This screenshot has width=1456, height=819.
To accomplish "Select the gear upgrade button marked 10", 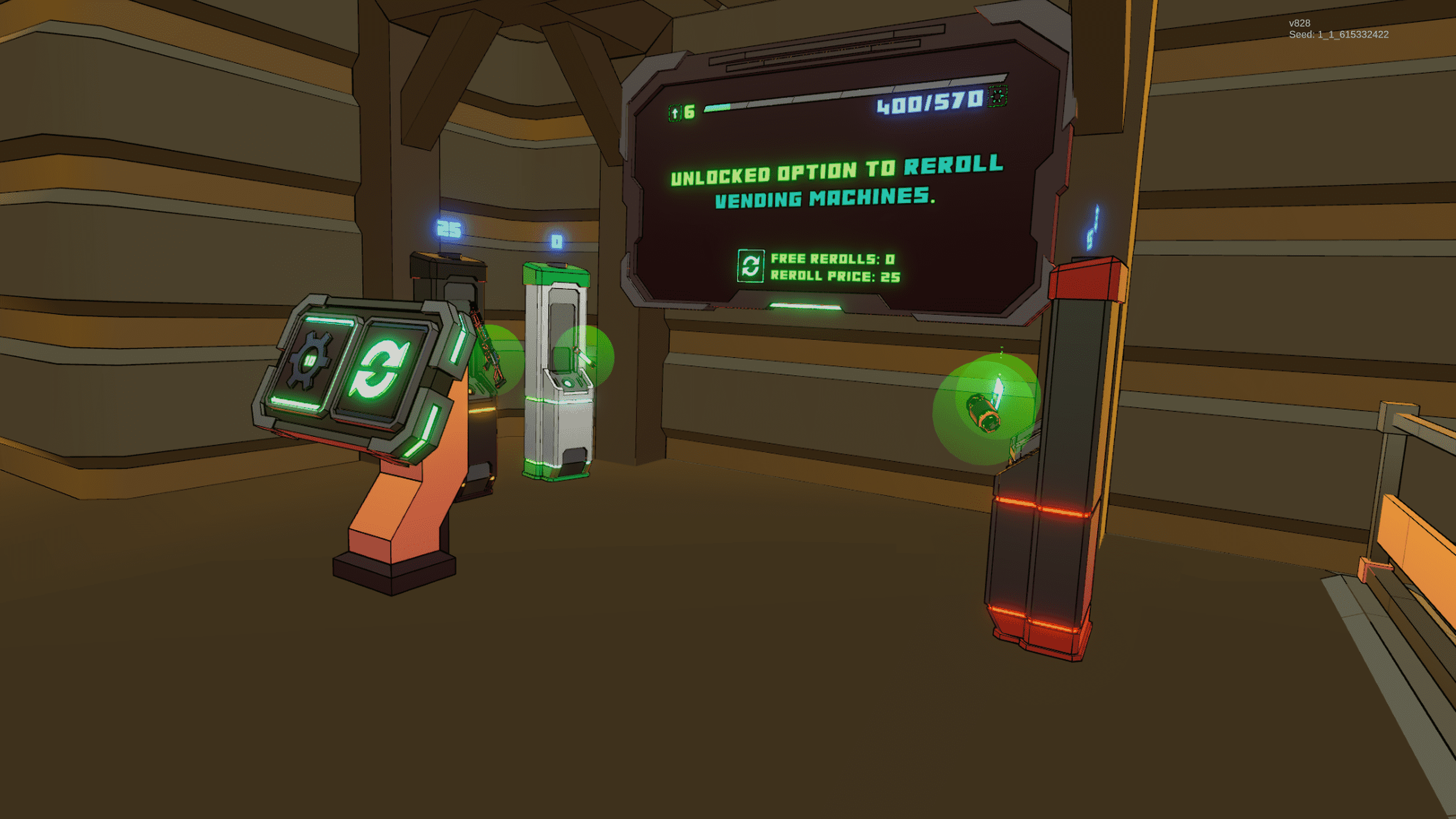I will coord(309,361).
